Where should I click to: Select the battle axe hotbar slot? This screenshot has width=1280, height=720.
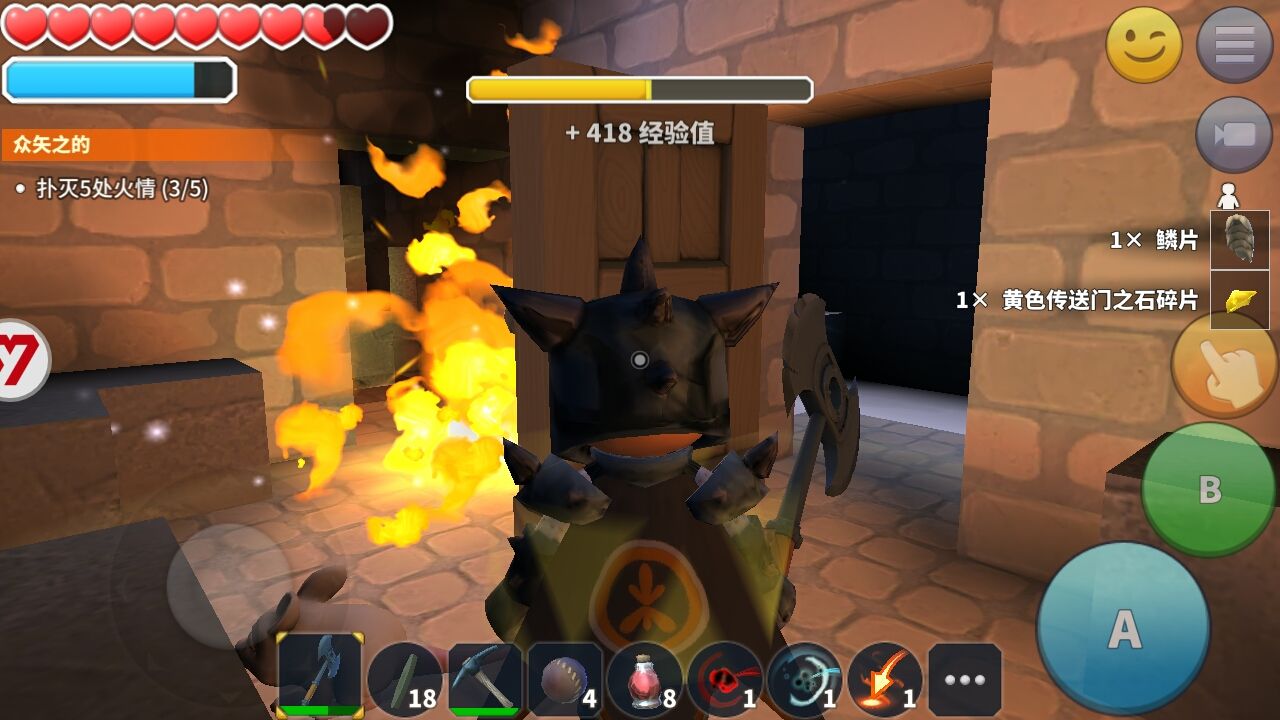coord(320,675)
